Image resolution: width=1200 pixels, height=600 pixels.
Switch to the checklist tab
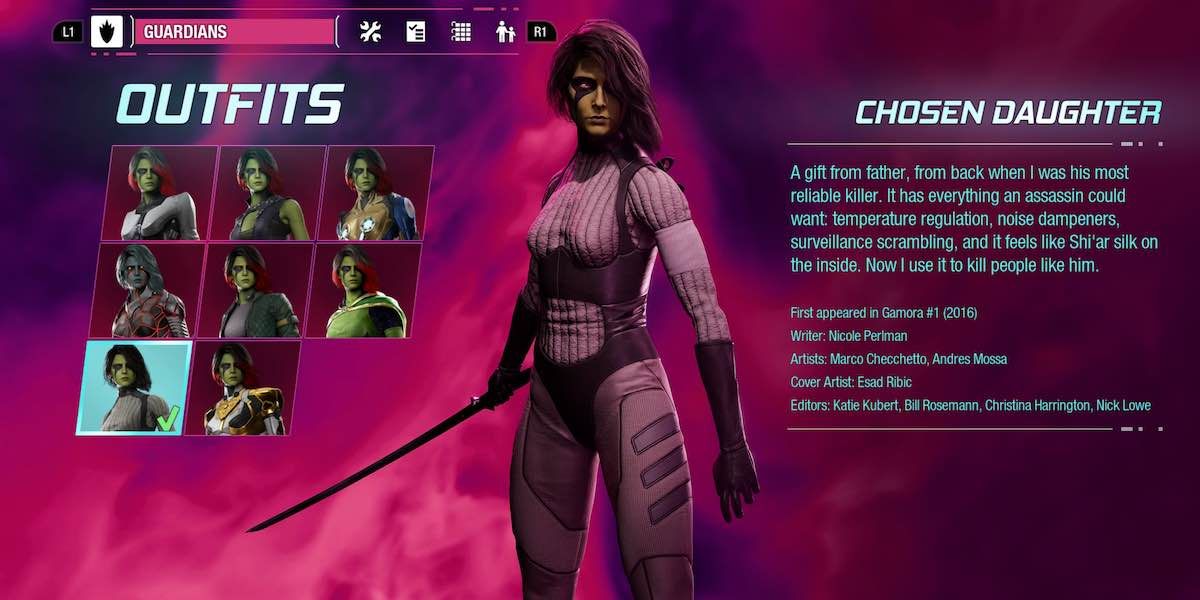pyautogui.click(x=416, y=32)
